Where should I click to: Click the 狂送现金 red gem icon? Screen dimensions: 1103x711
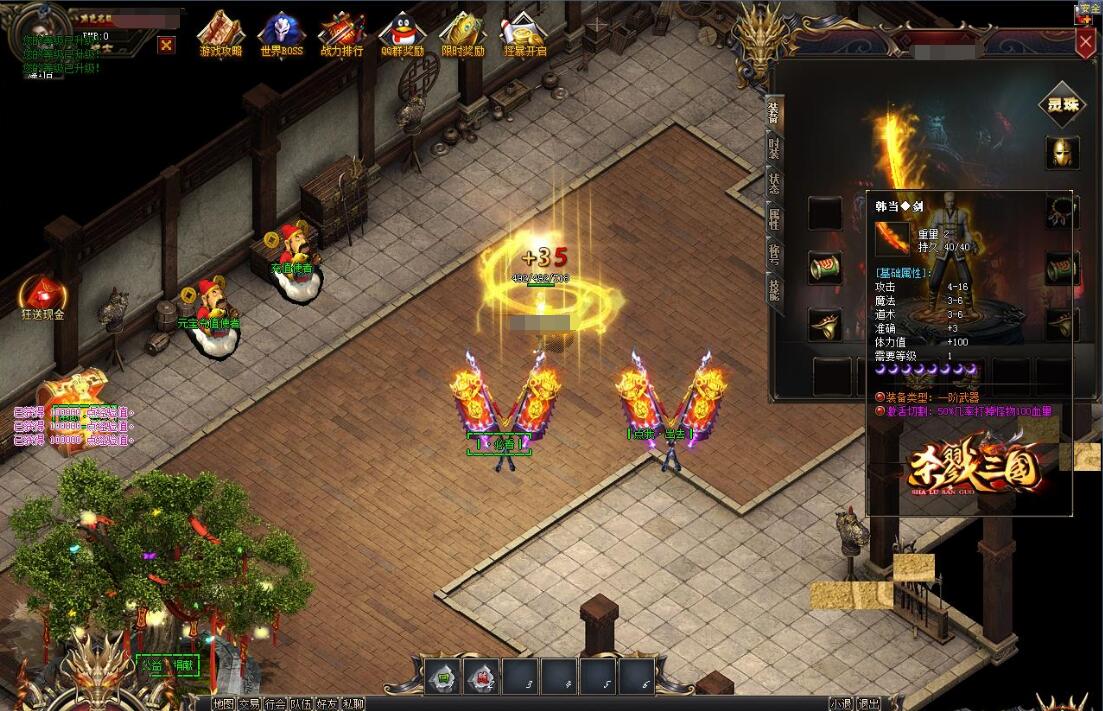[x=42, y=296]
